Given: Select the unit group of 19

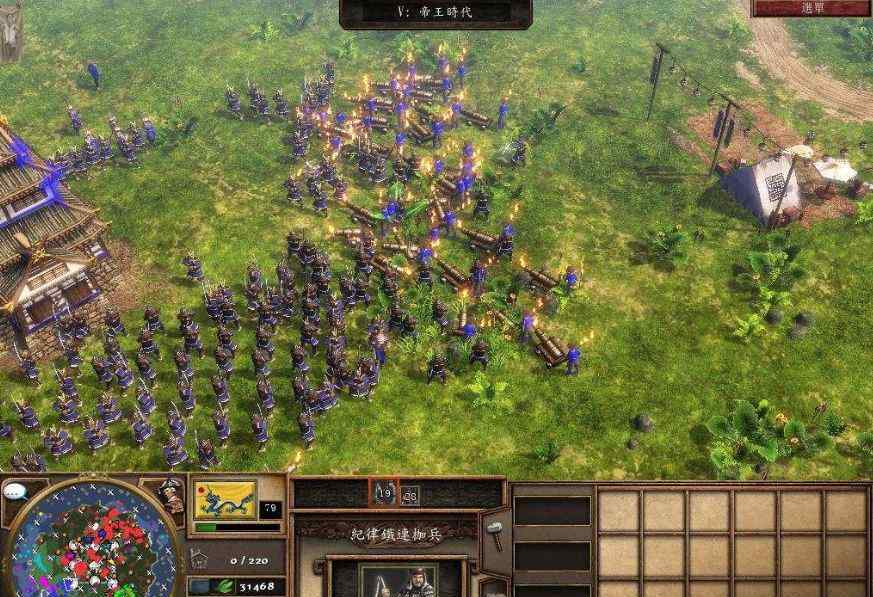Looking at the screenshot, I should click(x=384, y=493).
